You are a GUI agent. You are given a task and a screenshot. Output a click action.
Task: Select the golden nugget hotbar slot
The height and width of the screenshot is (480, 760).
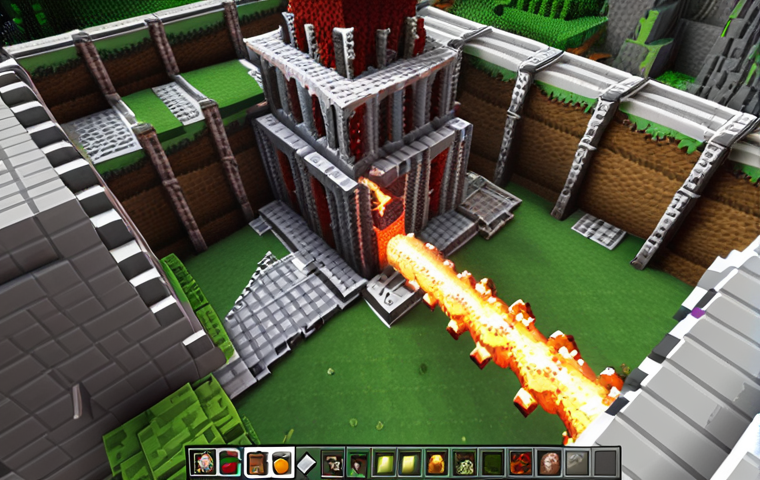pyautogui.click(x=437, y=463)
